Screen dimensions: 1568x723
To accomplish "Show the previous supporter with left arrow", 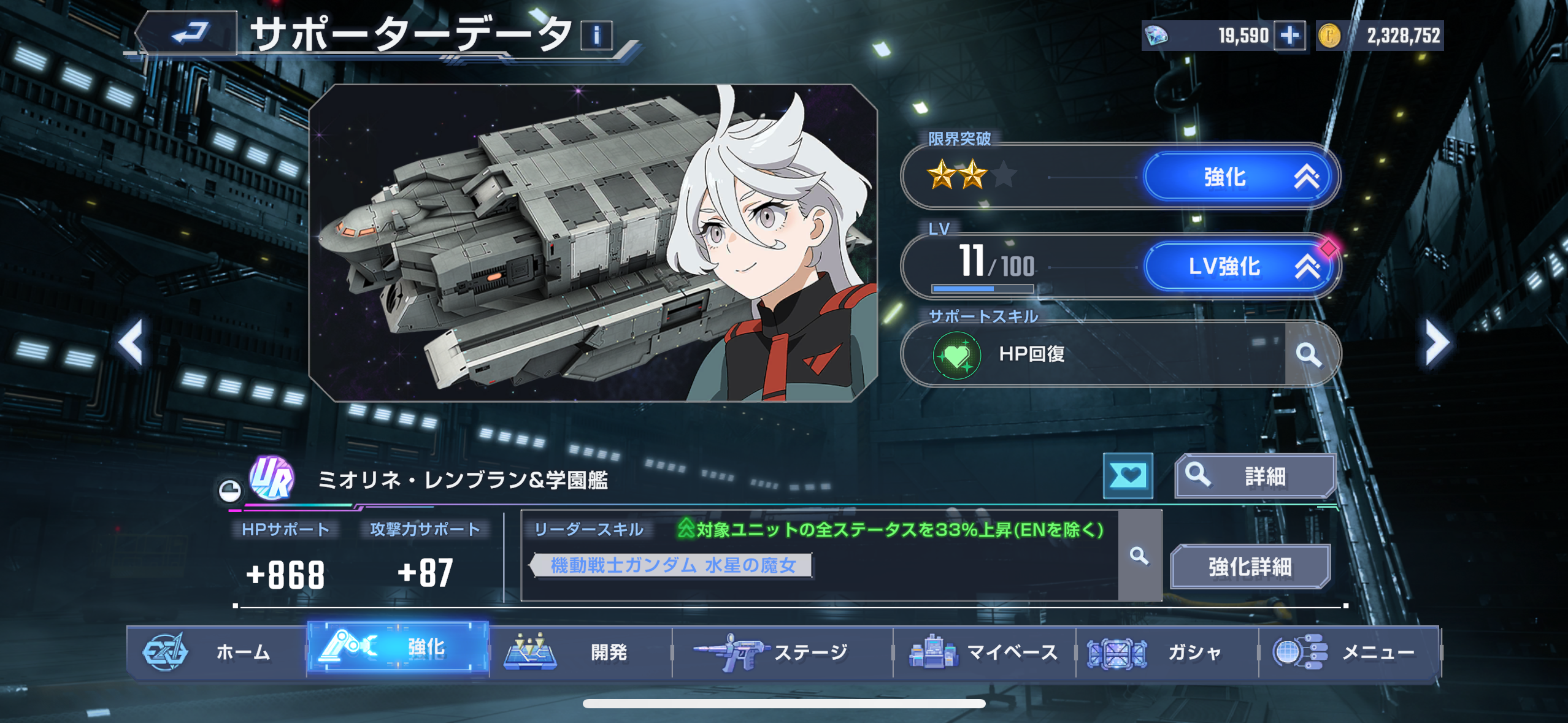I will click(131, 342).
